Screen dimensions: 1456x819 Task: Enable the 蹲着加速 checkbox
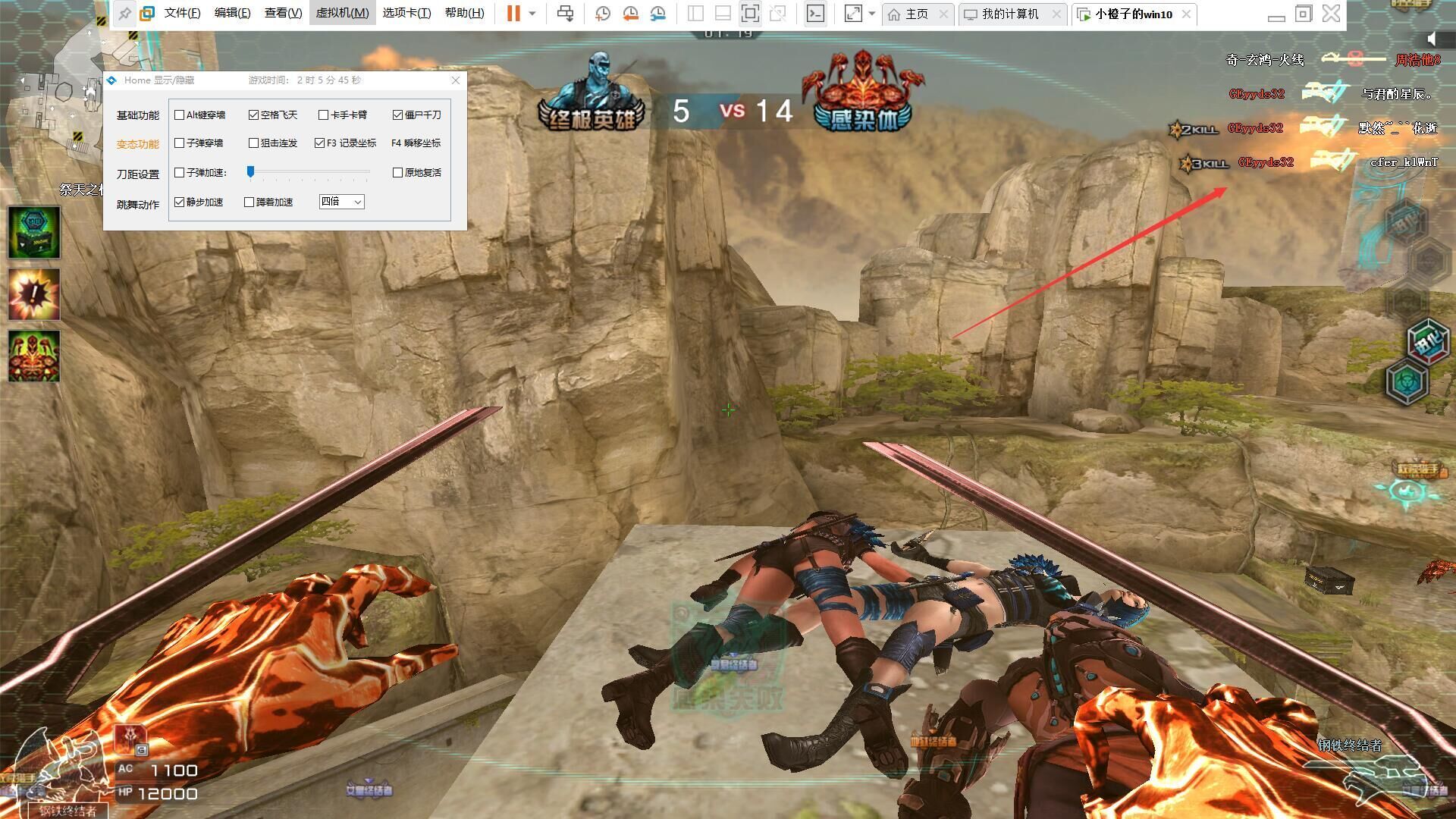(249, 202)
